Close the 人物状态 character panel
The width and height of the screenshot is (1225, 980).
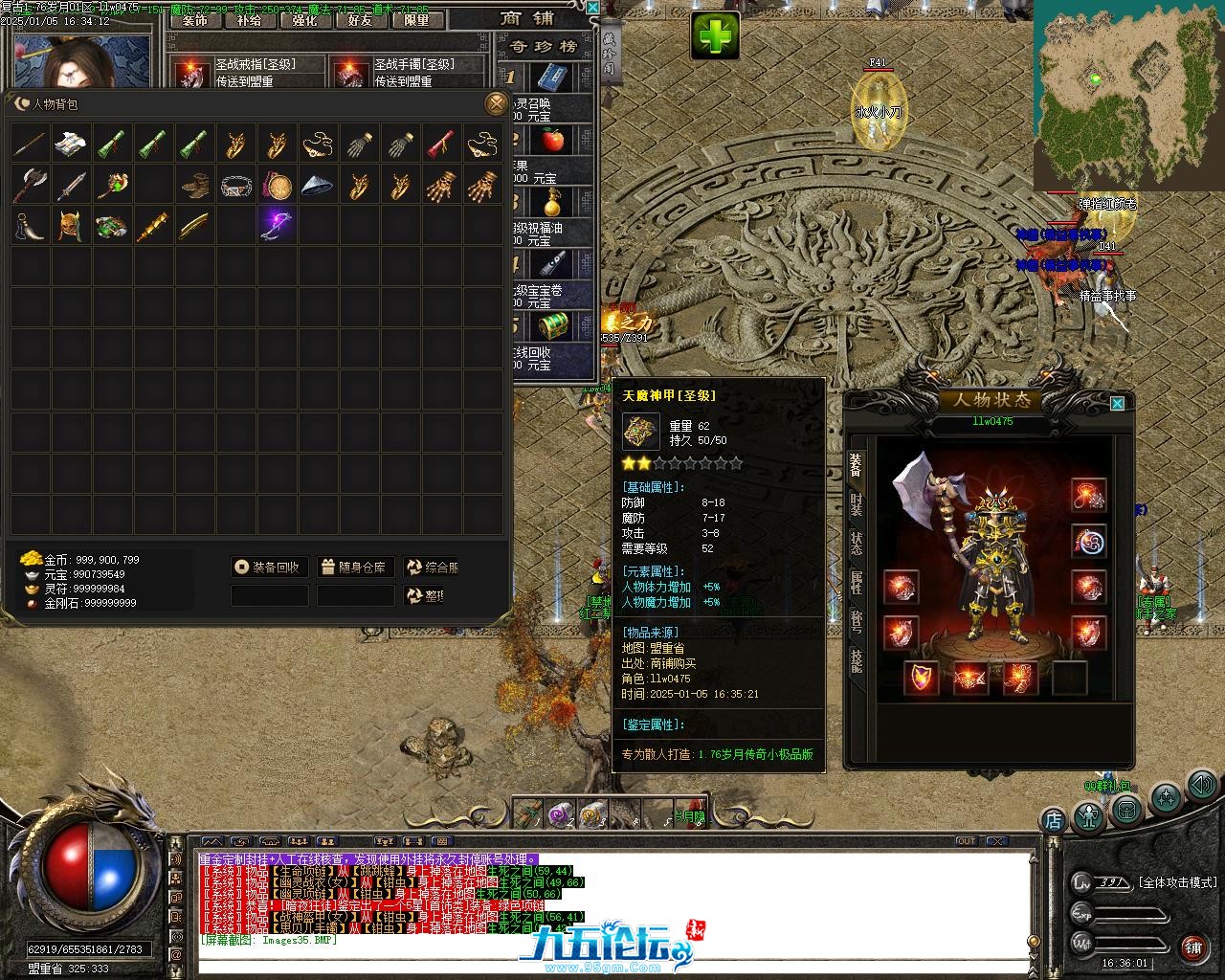pyautogui.click(x=1117, y=404)
